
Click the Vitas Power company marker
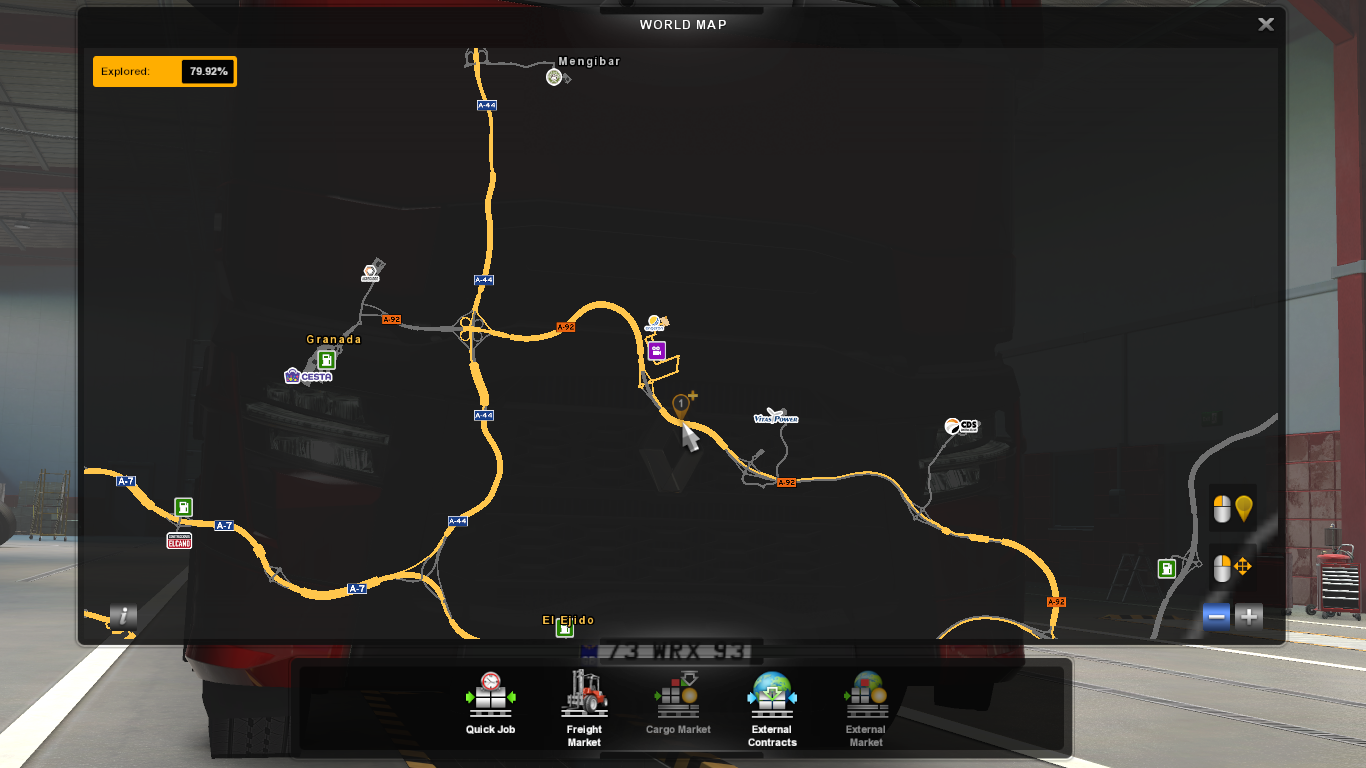(775, 416)
